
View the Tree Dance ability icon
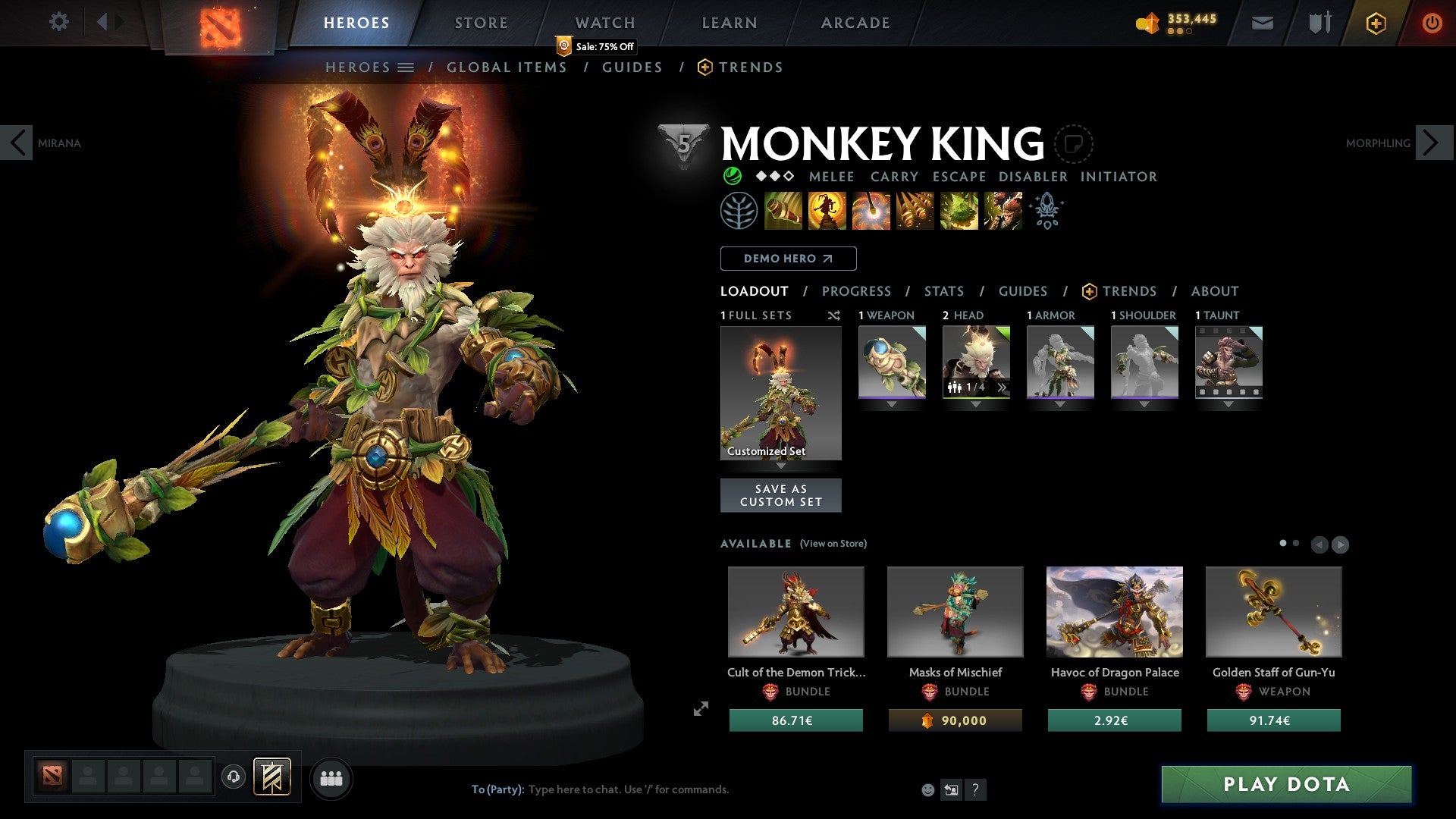[x=827, y=211]
